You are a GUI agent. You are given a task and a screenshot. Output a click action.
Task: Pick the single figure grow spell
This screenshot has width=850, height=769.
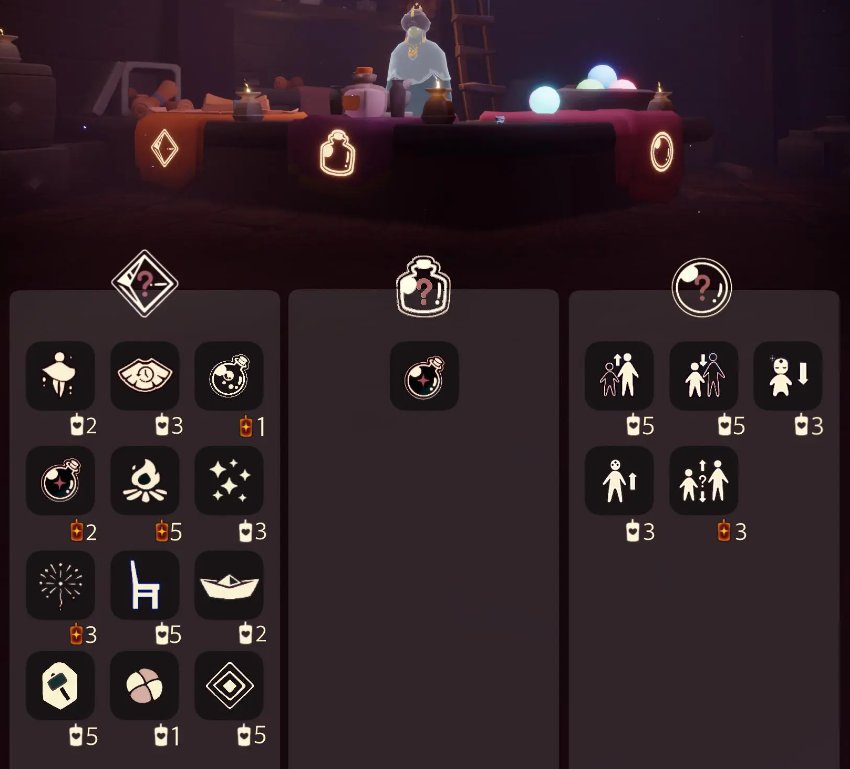coord(619,481)
